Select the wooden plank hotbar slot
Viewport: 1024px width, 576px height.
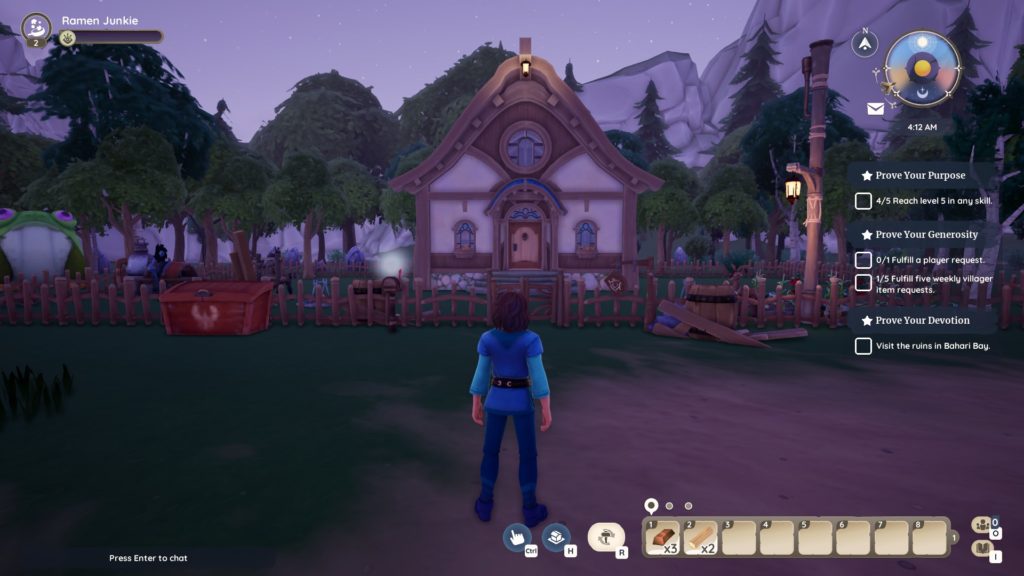[x=701, y=538]
